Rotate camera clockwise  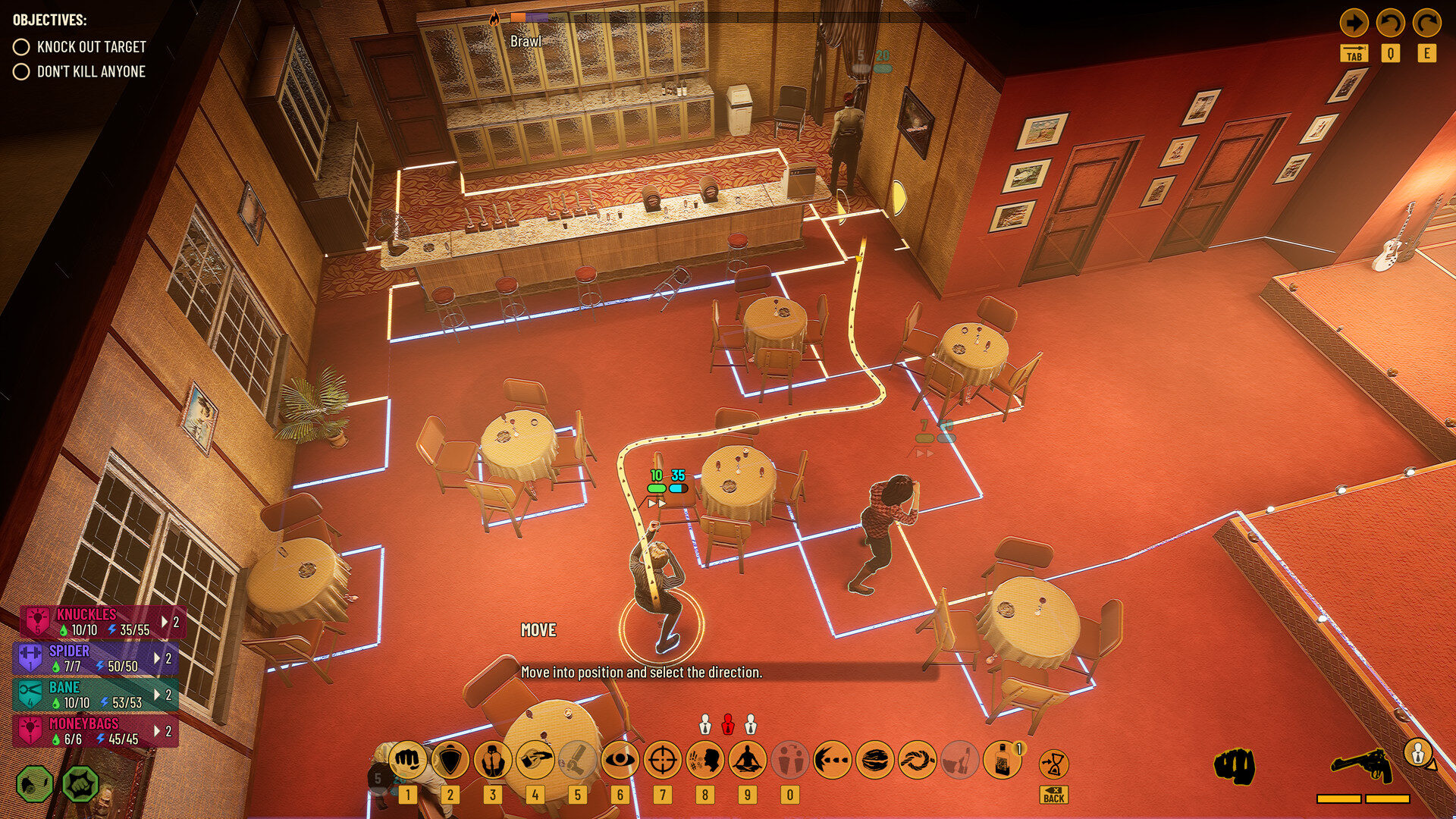point(1426,23)
